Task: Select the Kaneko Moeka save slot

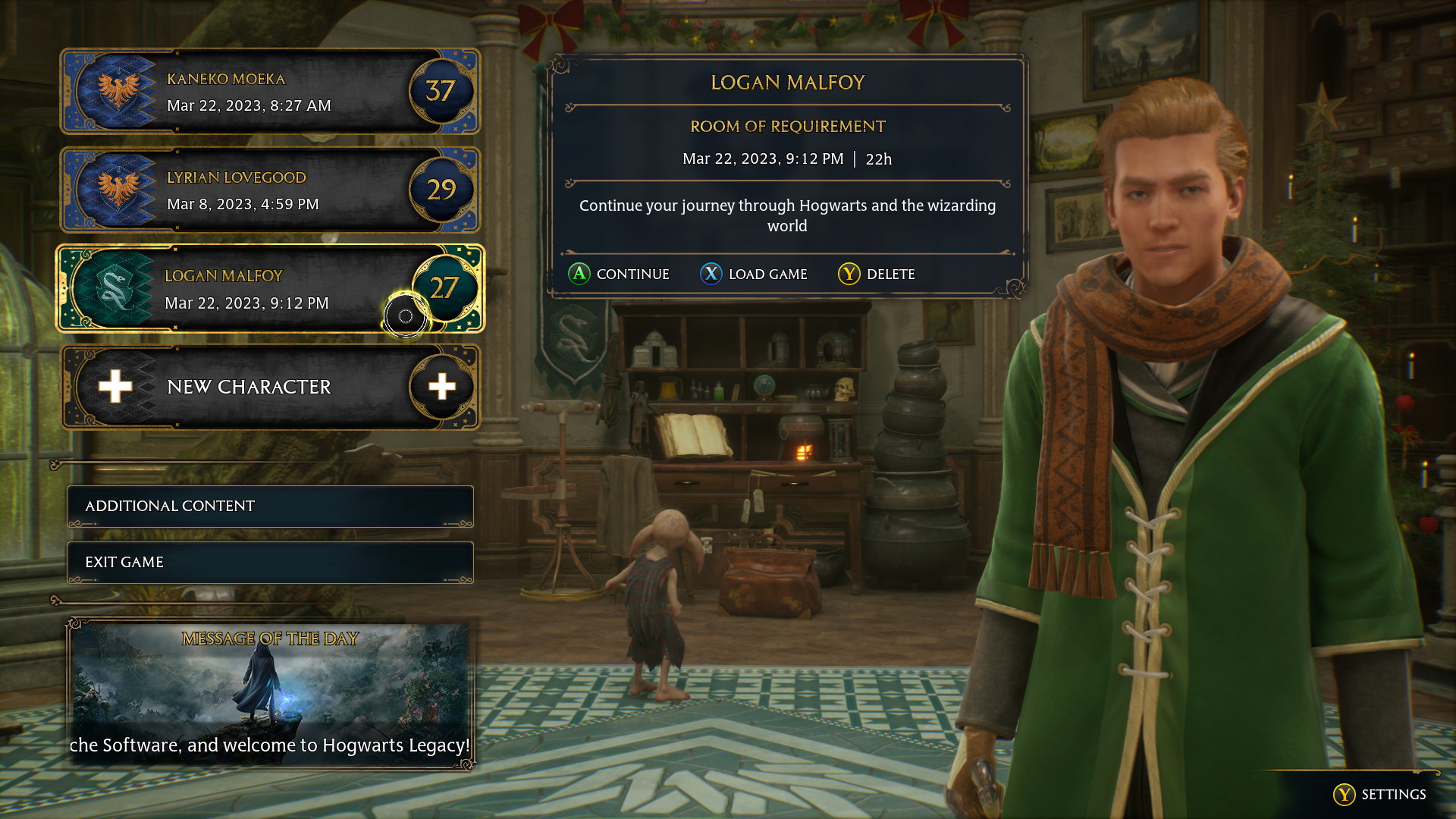Action: click(x=270, y=92)
